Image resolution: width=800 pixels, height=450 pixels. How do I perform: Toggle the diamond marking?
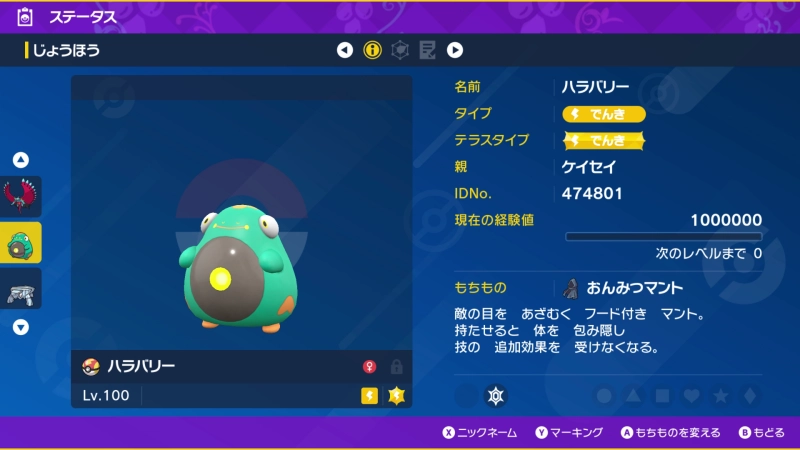(x=749, y=396)
